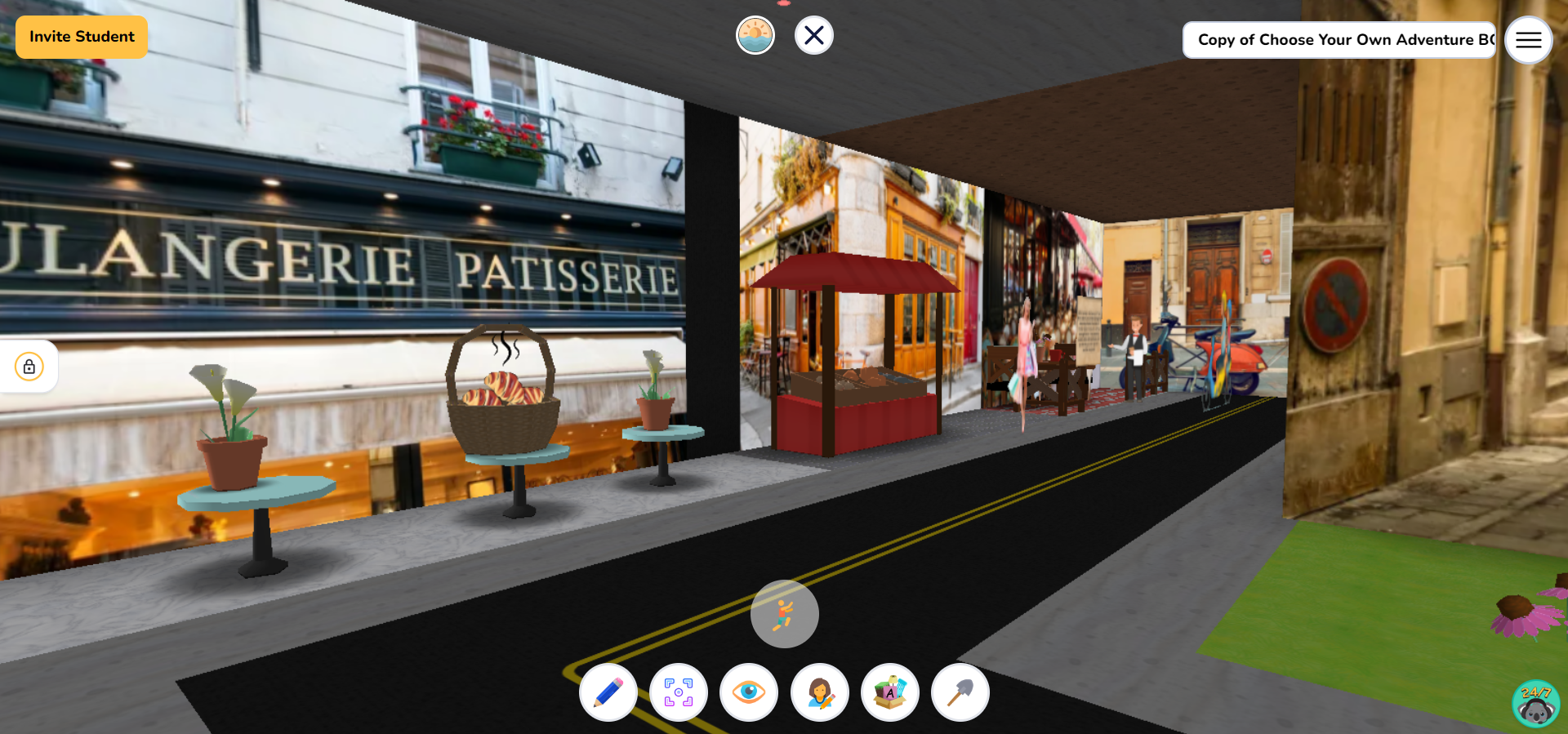The image size is (1568, 734).
Task: Dismiss the top center X control
Action: coord(813,35)
